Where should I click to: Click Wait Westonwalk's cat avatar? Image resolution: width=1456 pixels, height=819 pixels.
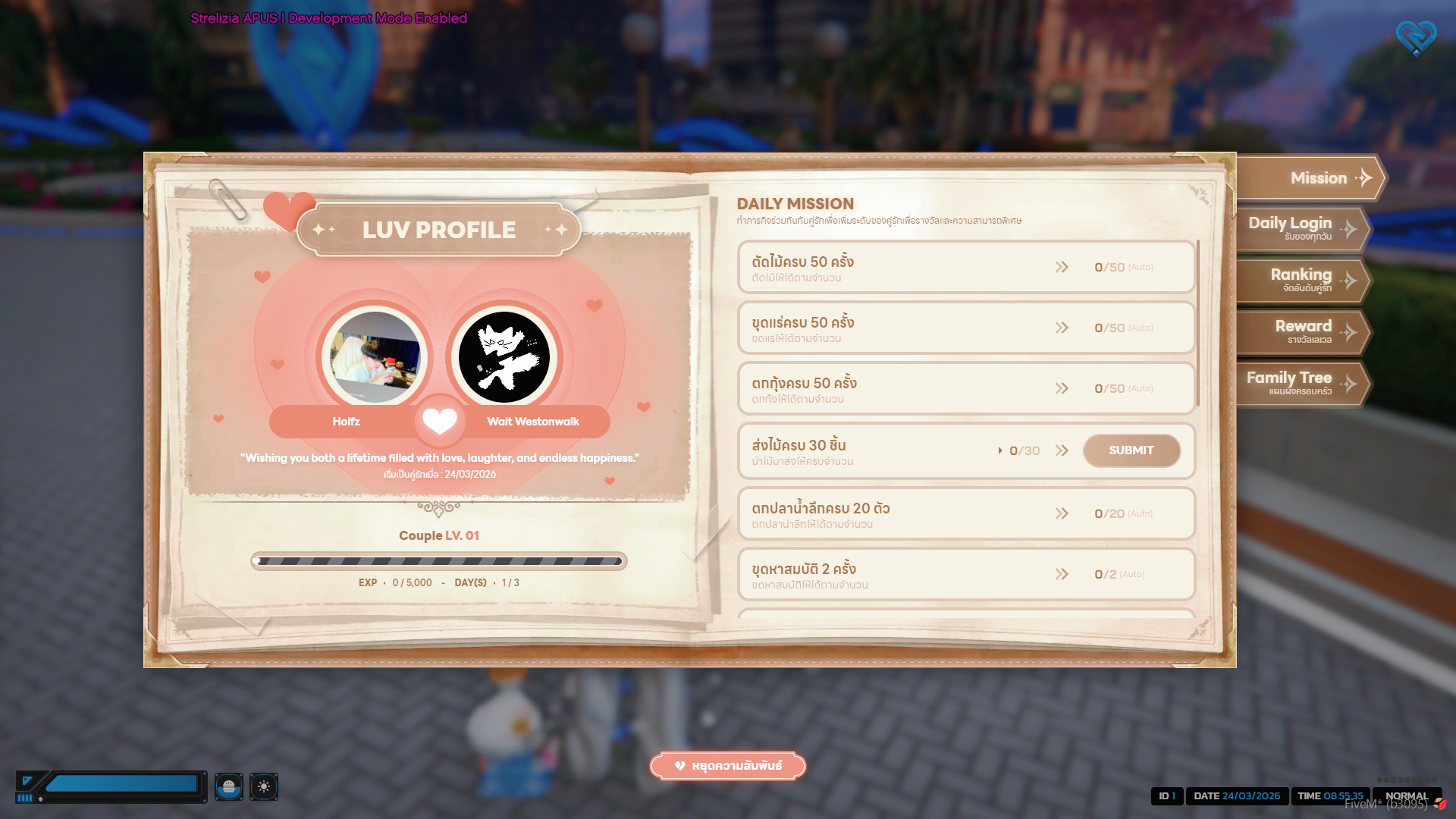504,357
